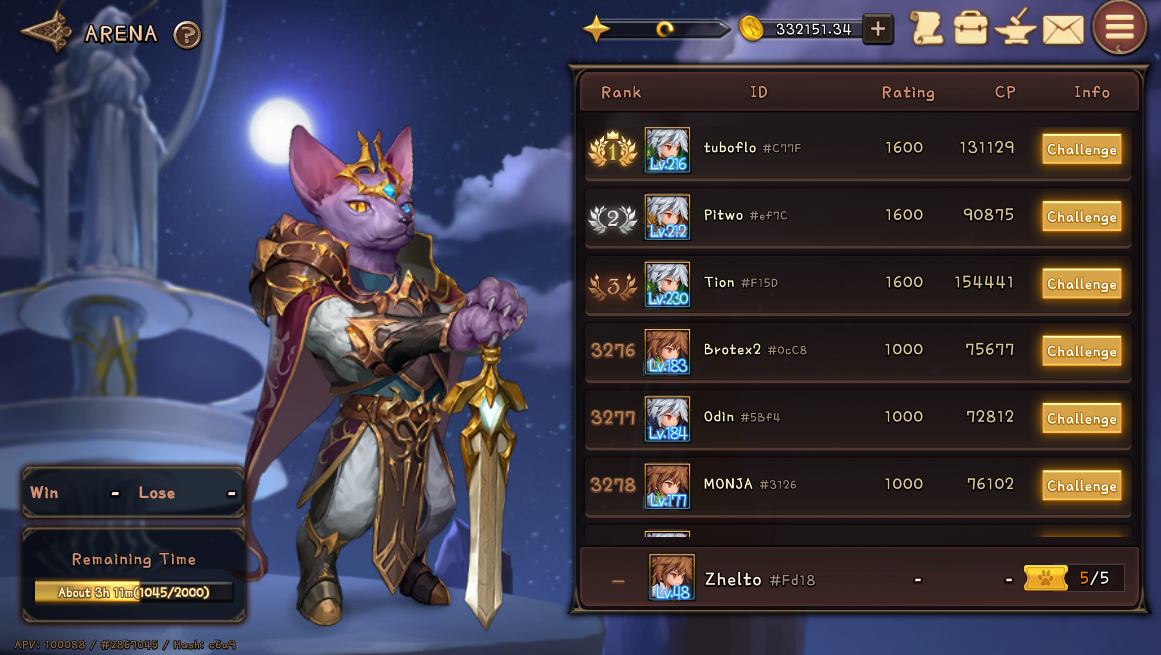
Task: Select your own Zhelto avatar
Action: click(671, 577)
